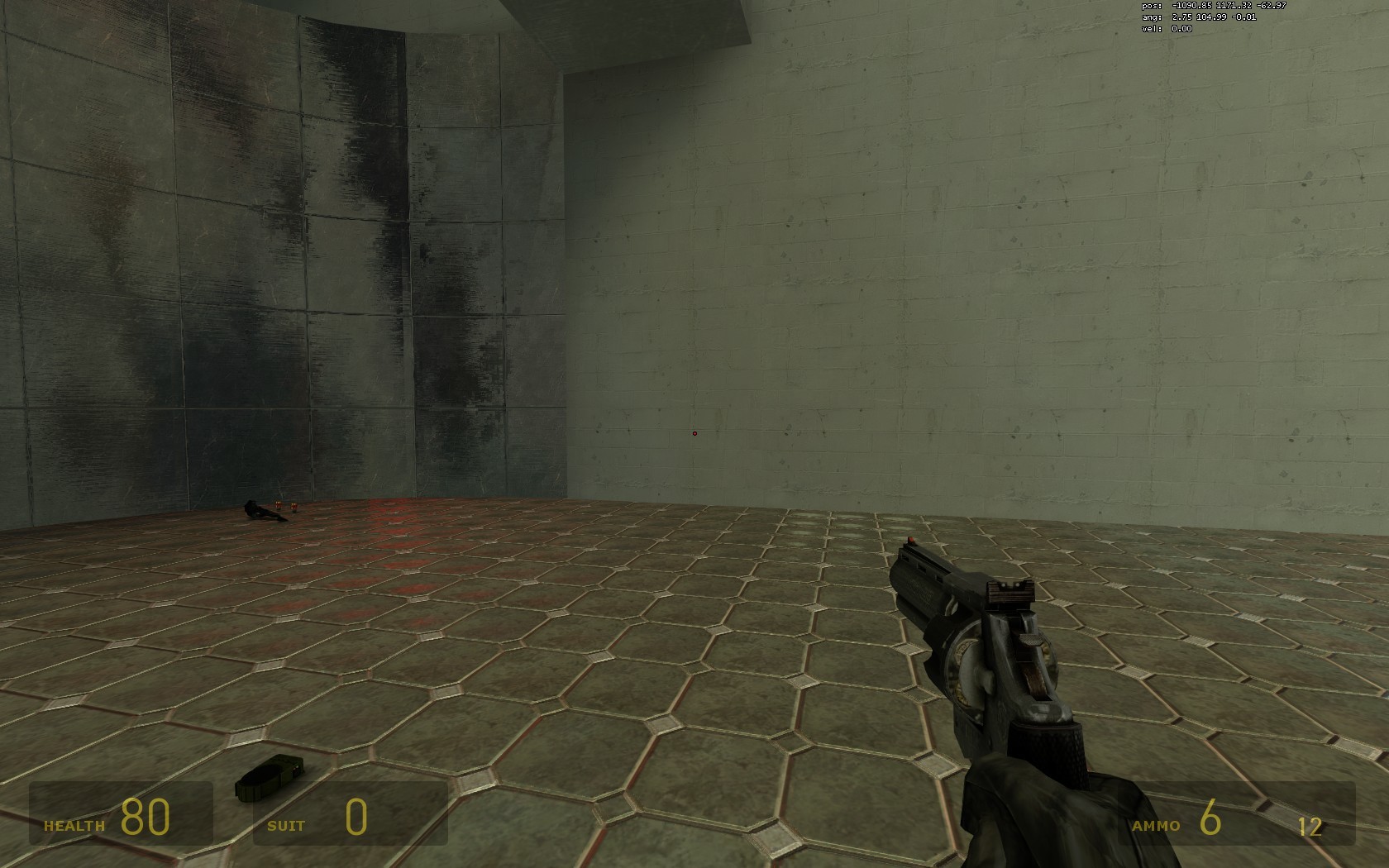
Task: Click the red crosshair dot at screen center
Action: click(694, 433)
